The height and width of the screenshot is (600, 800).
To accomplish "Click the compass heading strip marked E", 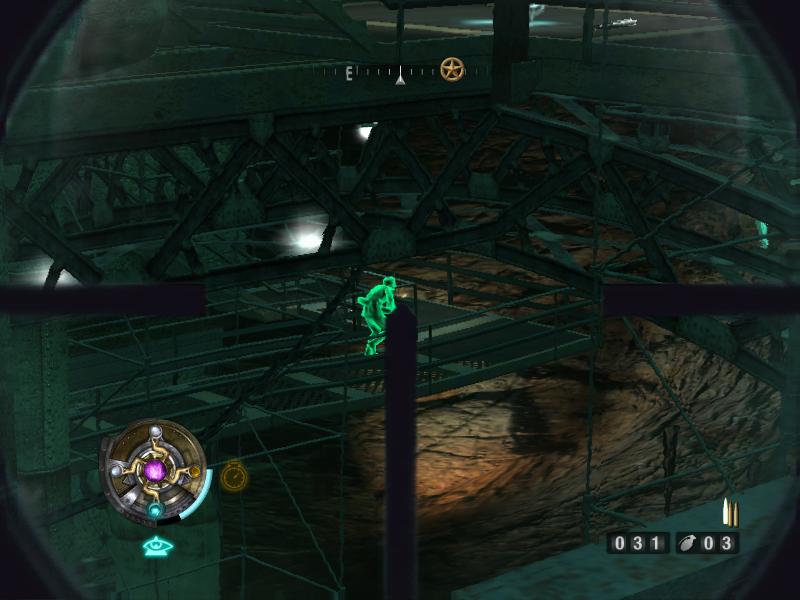I will 400,72.
